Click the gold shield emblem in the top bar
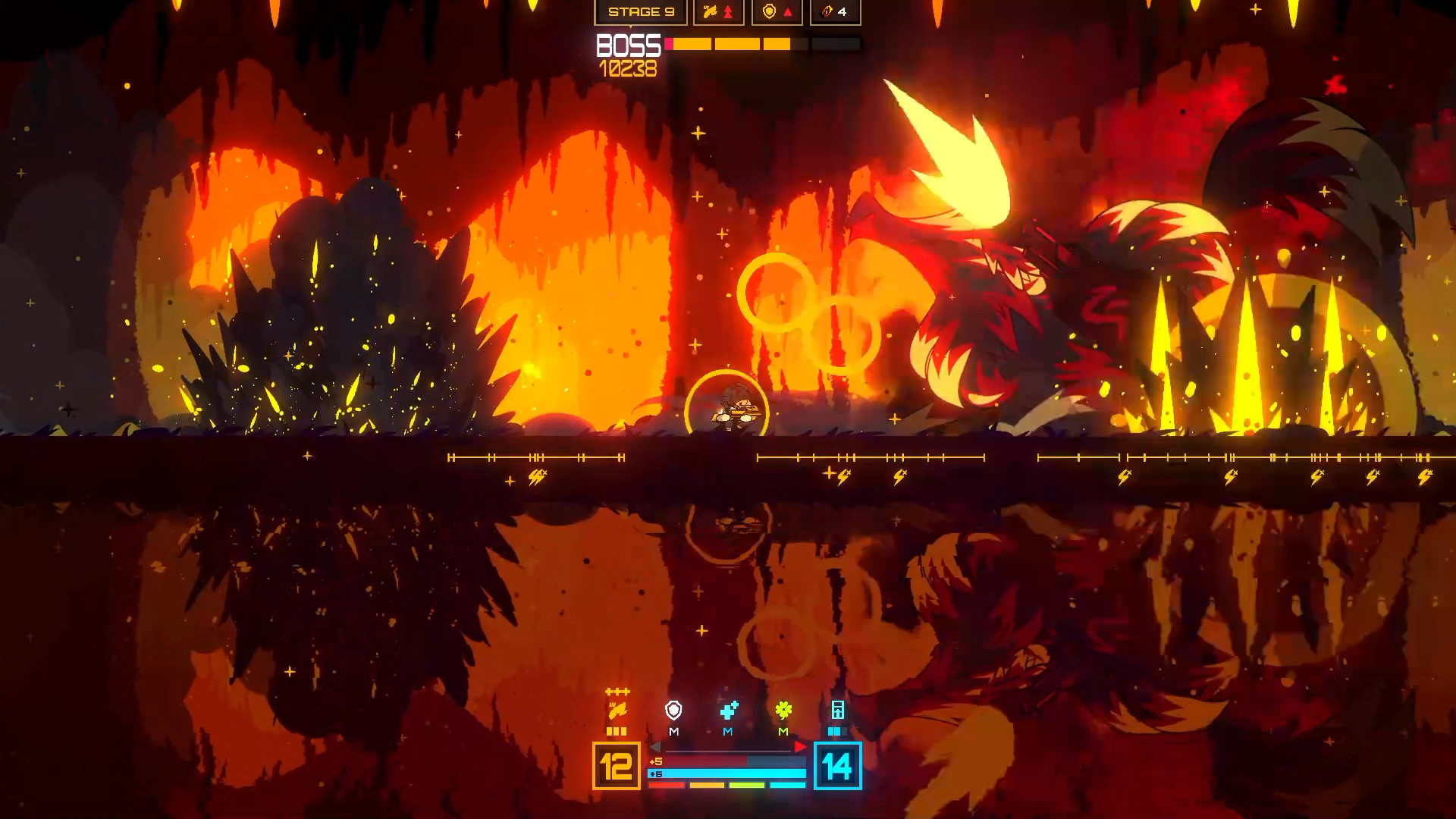The height and width of the screenshot is (819, 1456). click(x=770, y=11)
